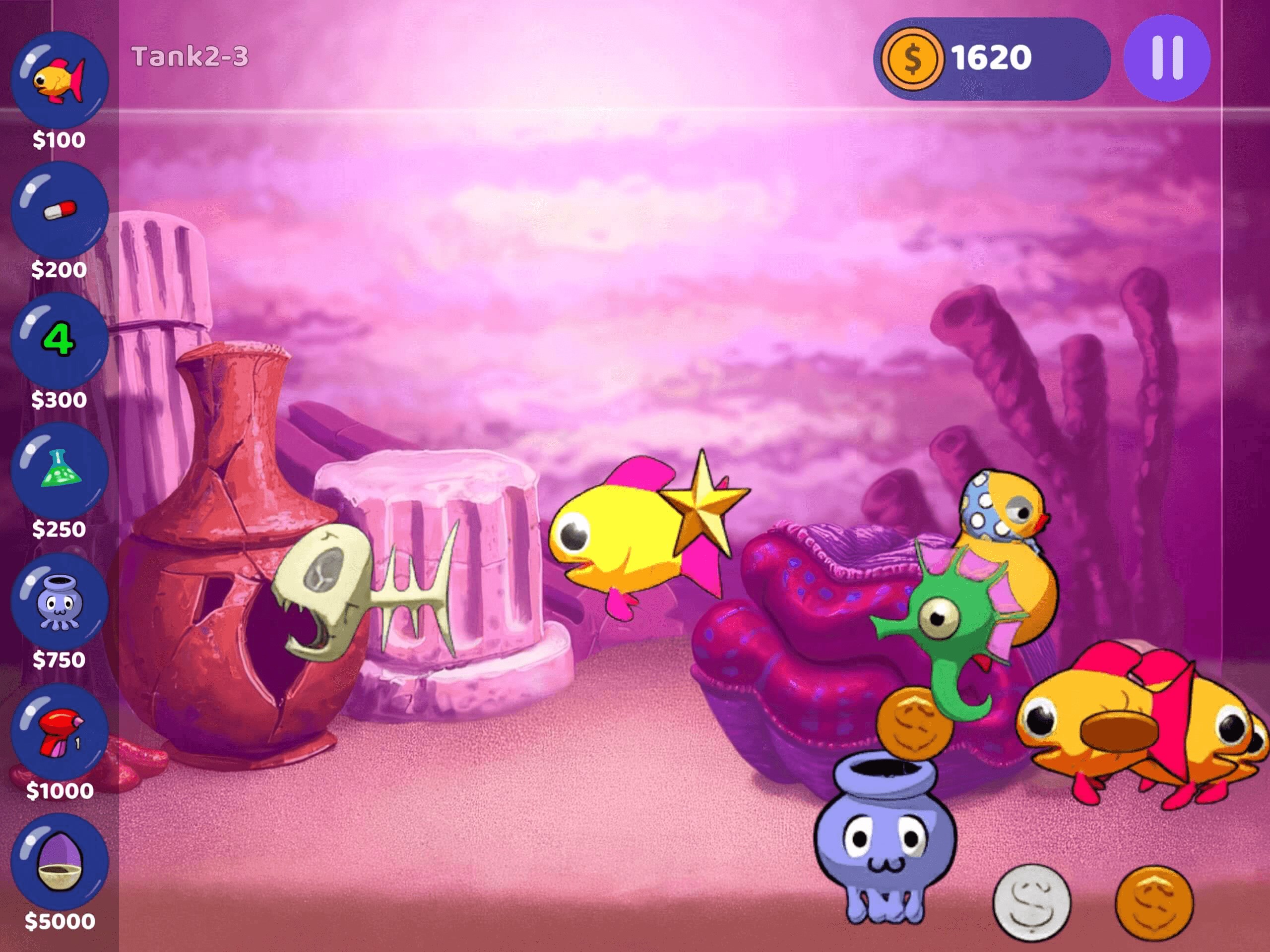Image resolution: width=1270 pixels, height=952 pixels.
Task: Click the coin balance display showing 1620
Action: pos(990,56)
